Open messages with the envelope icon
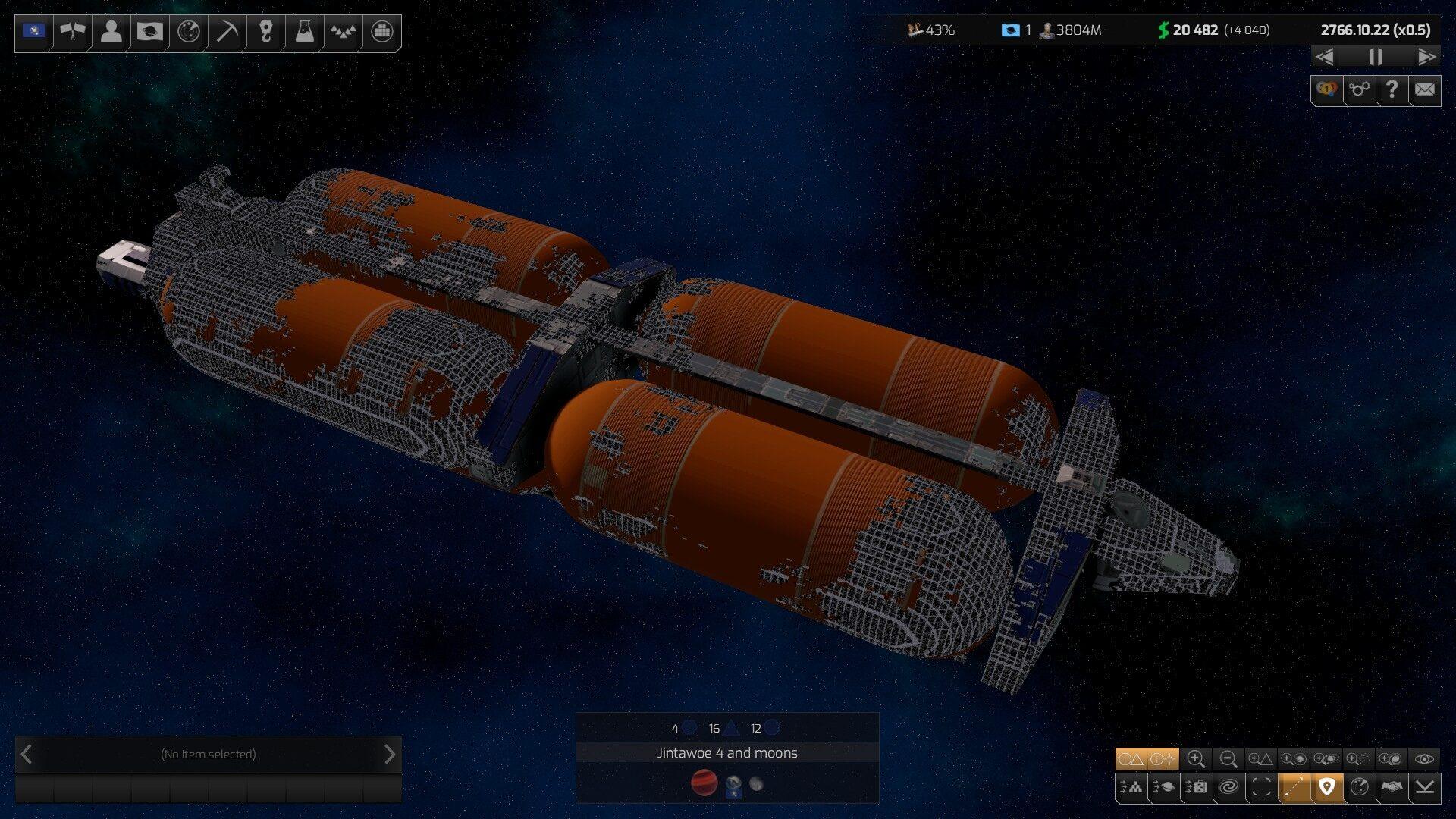Viewport: 1456px width, 819px height. pos(1424,90)
